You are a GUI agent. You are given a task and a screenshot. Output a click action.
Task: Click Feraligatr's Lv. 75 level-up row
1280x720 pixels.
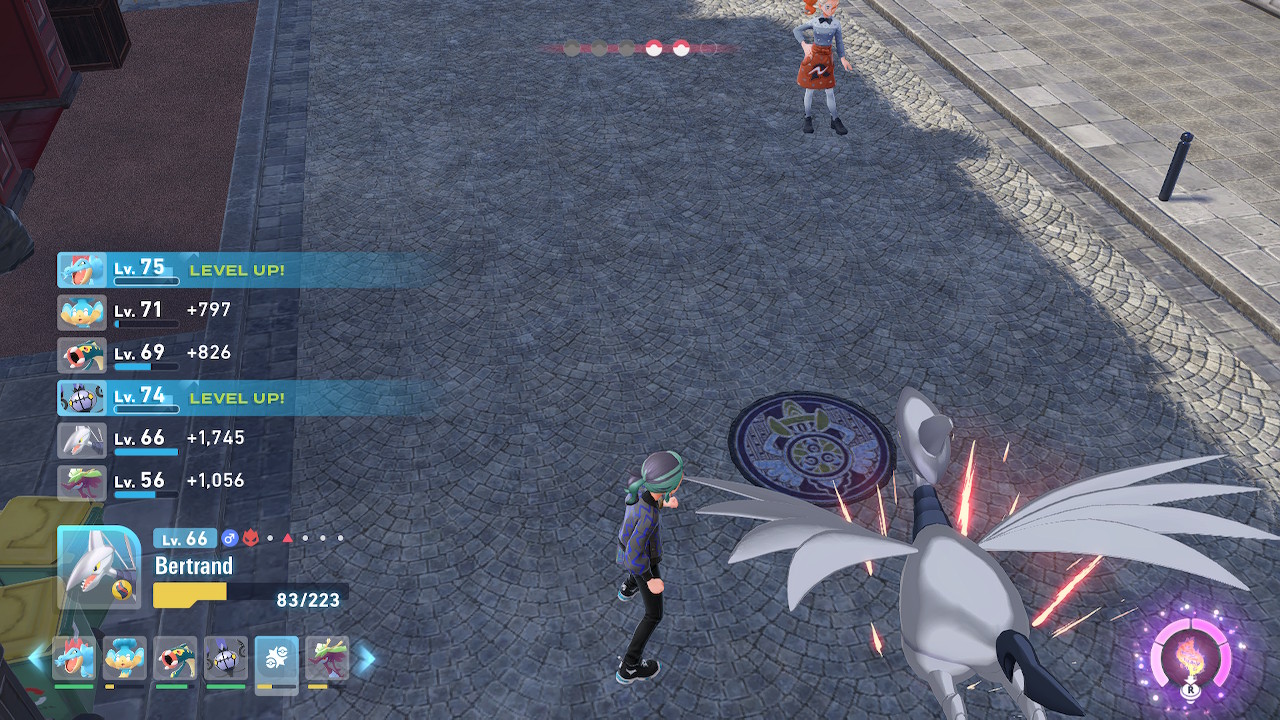(240, 270)
